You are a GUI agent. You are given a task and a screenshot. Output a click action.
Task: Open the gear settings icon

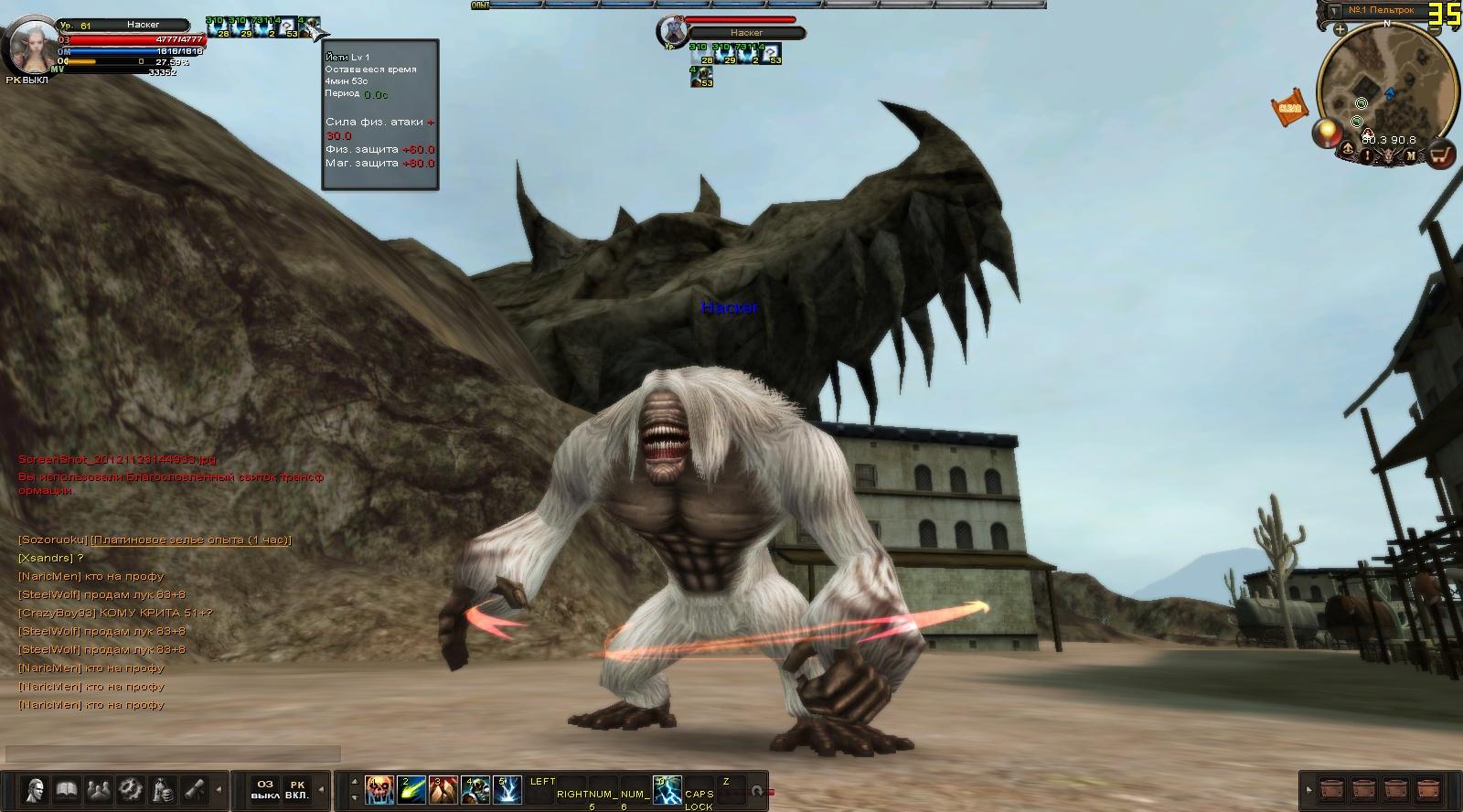(x=130, y=790)
